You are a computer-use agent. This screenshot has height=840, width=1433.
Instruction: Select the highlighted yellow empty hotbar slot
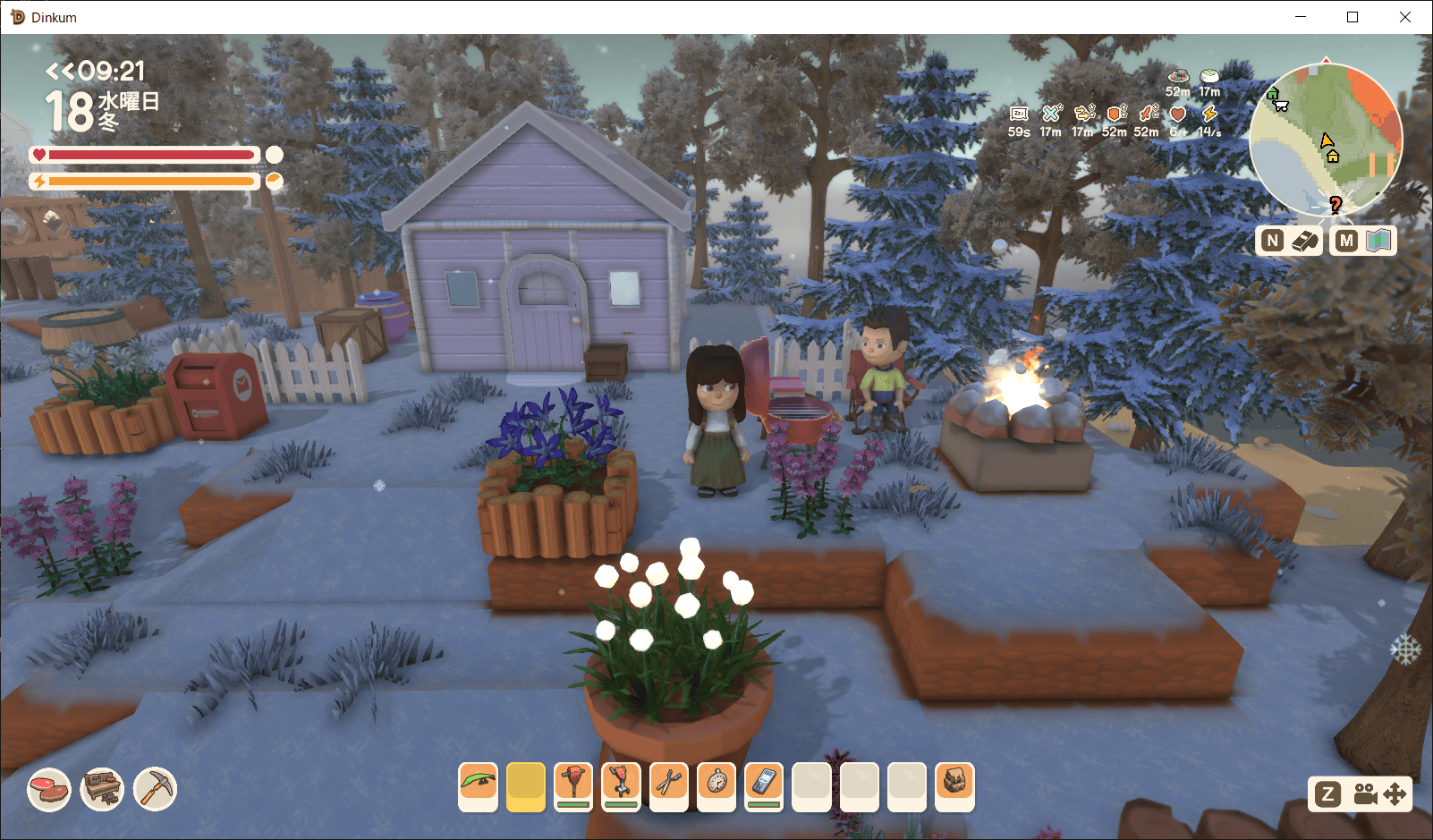[x=525, y=786]
